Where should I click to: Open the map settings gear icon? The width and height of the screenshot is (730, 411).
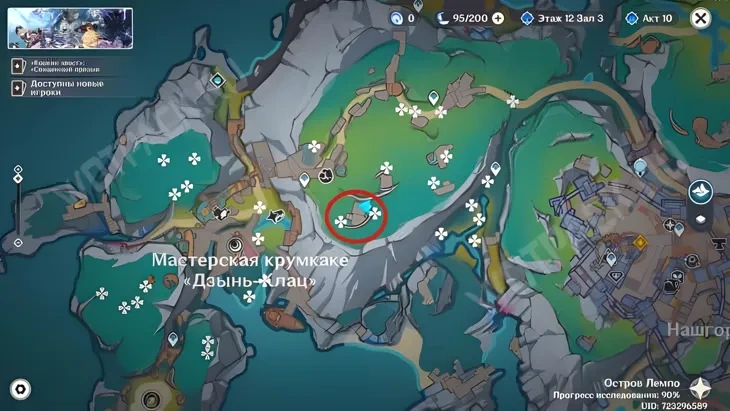(20, 388)
